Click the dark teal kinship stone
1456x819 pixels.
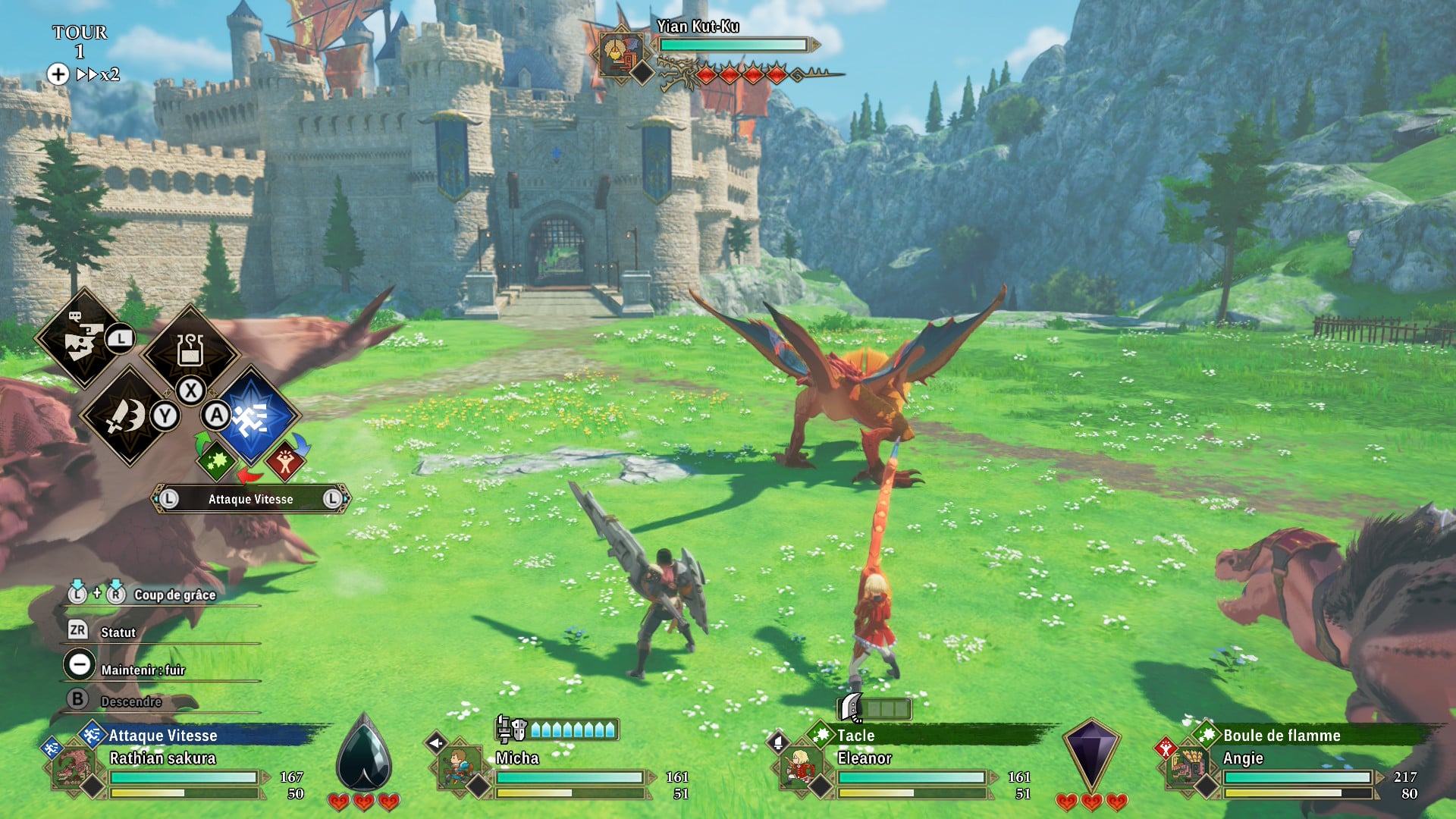coord(364,755)
